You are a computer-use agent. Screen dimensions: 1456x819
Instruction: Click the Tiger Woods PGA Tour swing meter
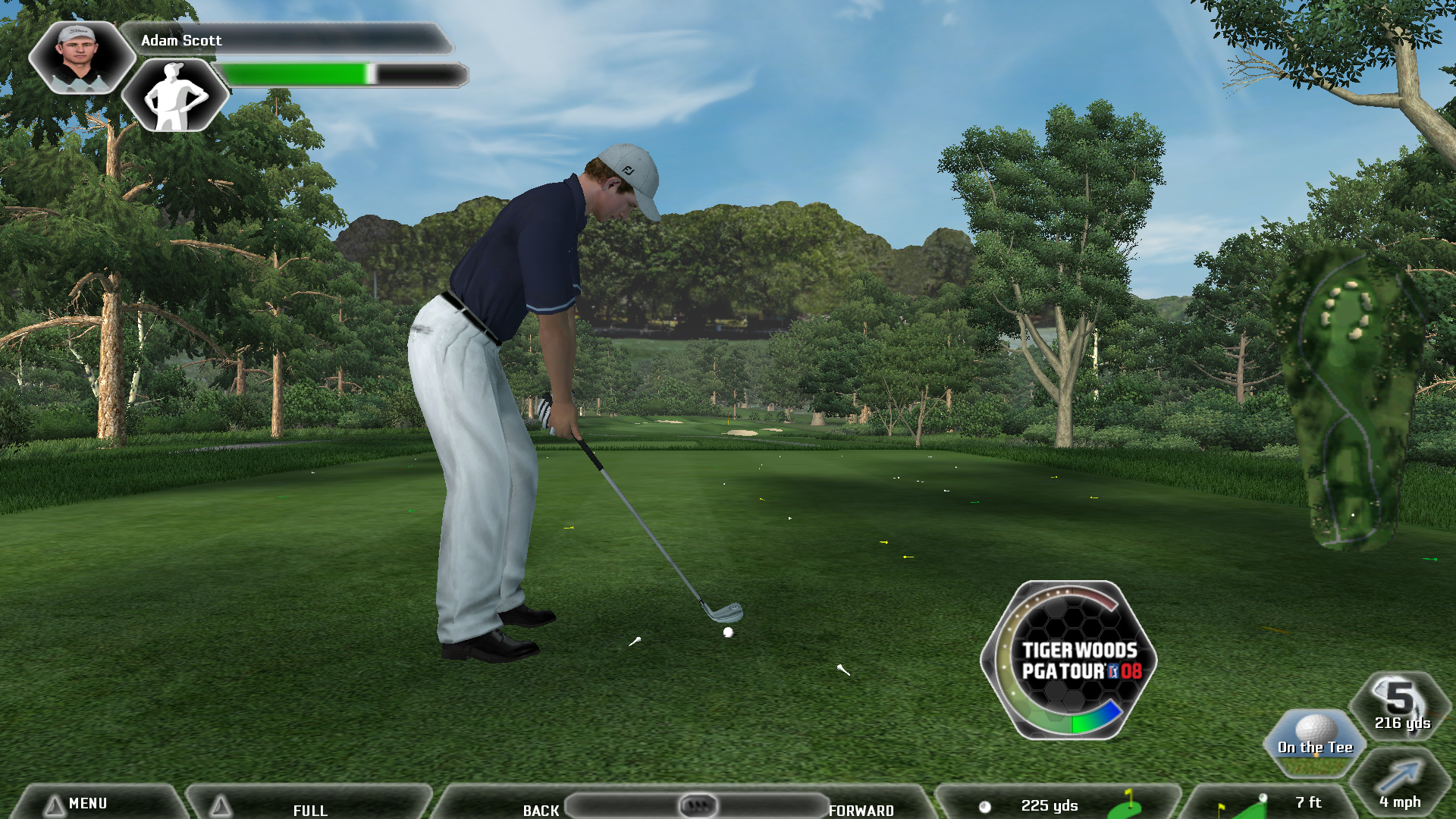(1069, 660)
